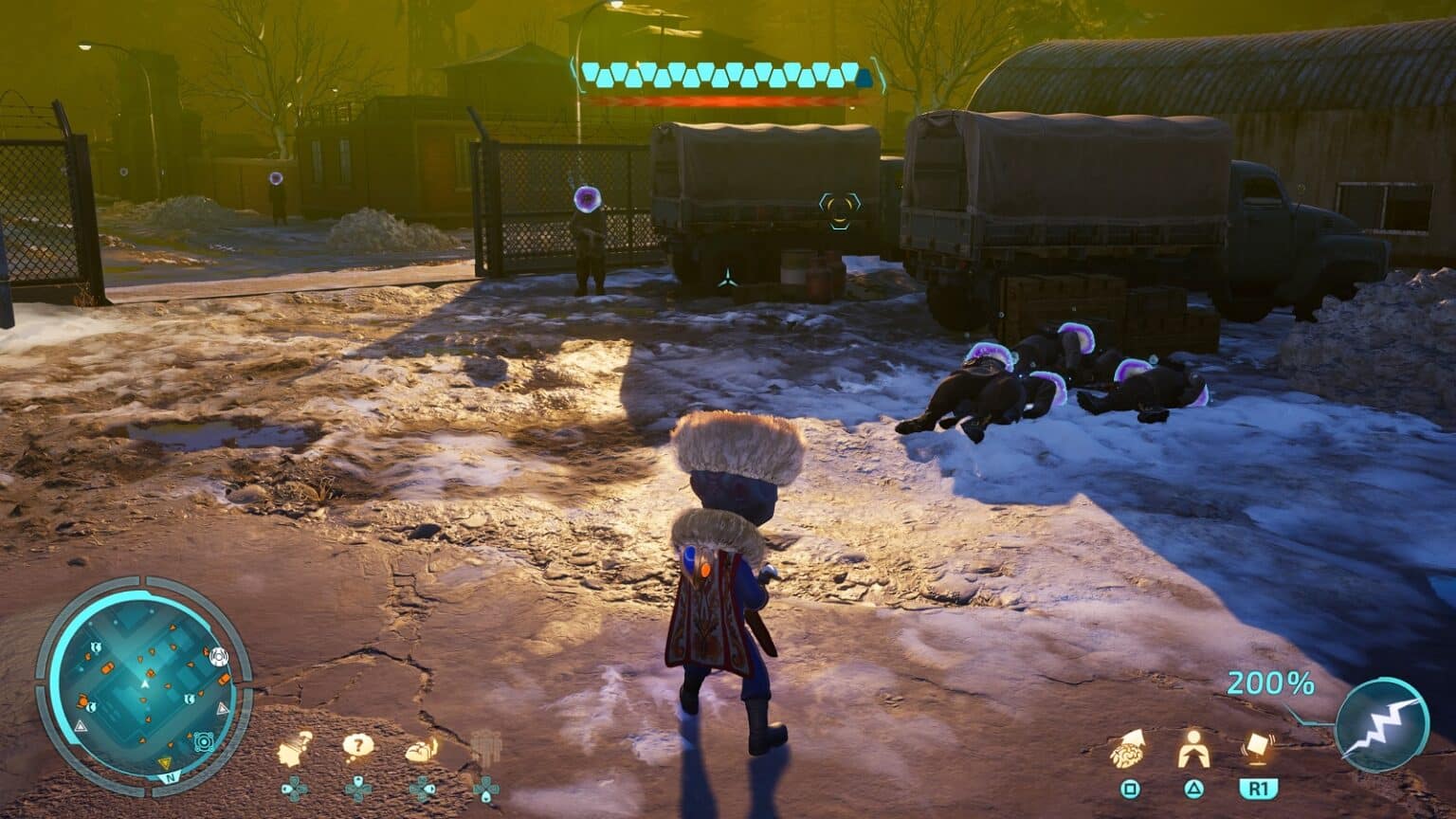The height and width of the screenshot is (819, 1456).
Task: Select the glowing fist ability icon
Action: tap(422, 749)
